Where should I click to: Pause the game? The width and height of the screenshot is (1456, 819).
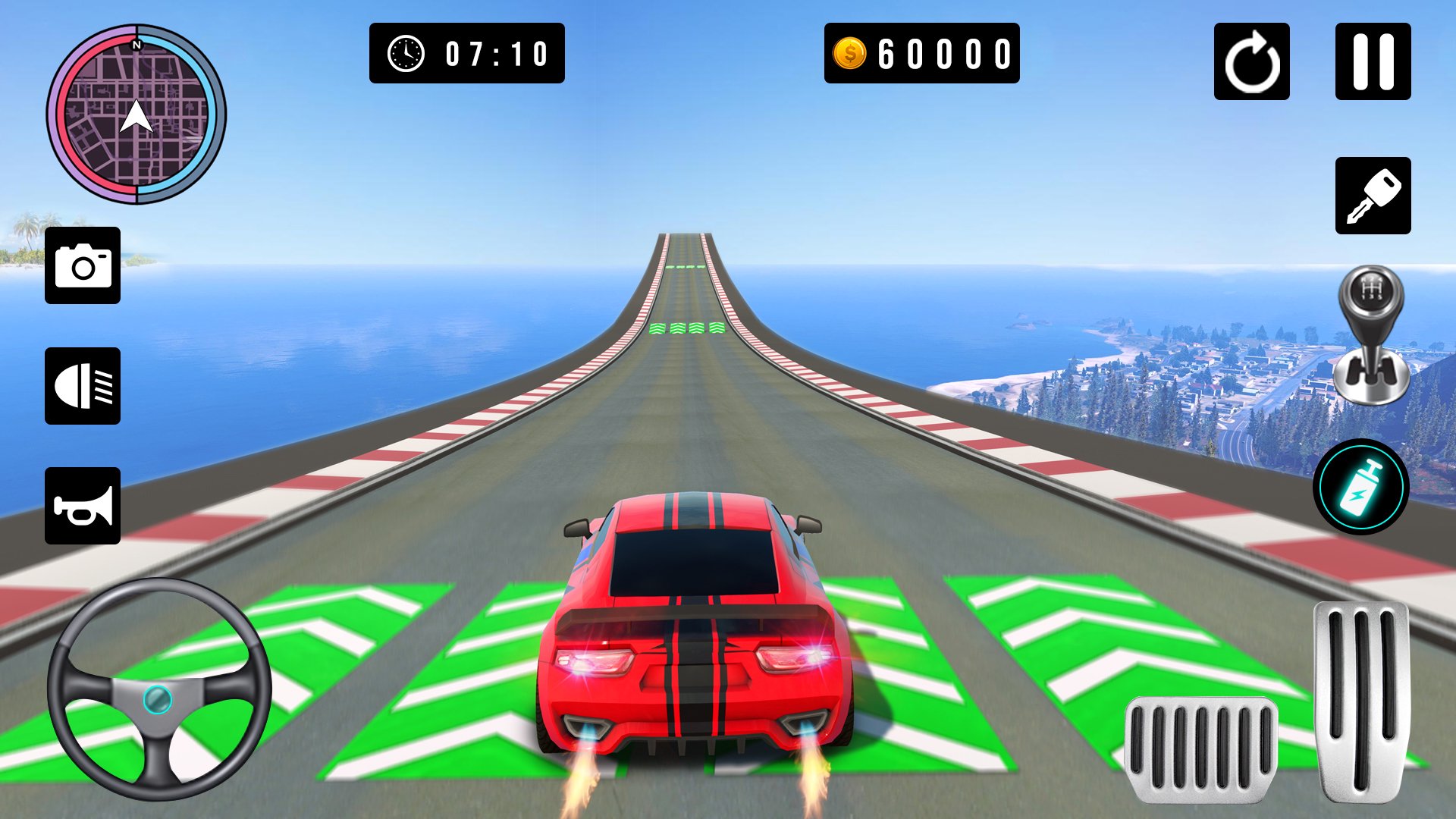1374,61
